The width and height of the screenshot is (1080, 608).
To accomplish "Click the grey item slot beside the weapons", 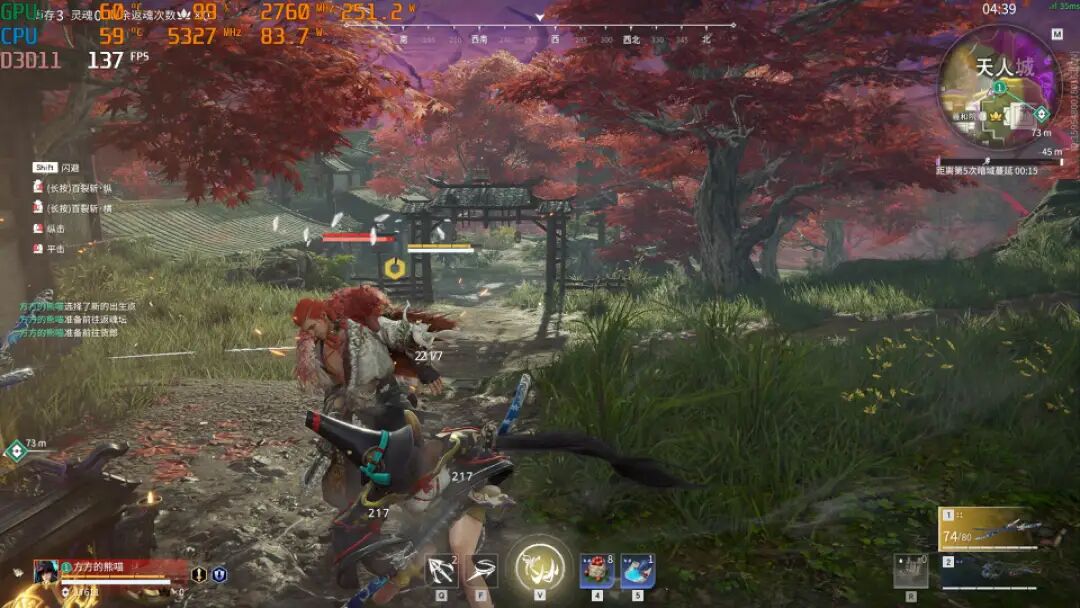I will pos(910,571).
